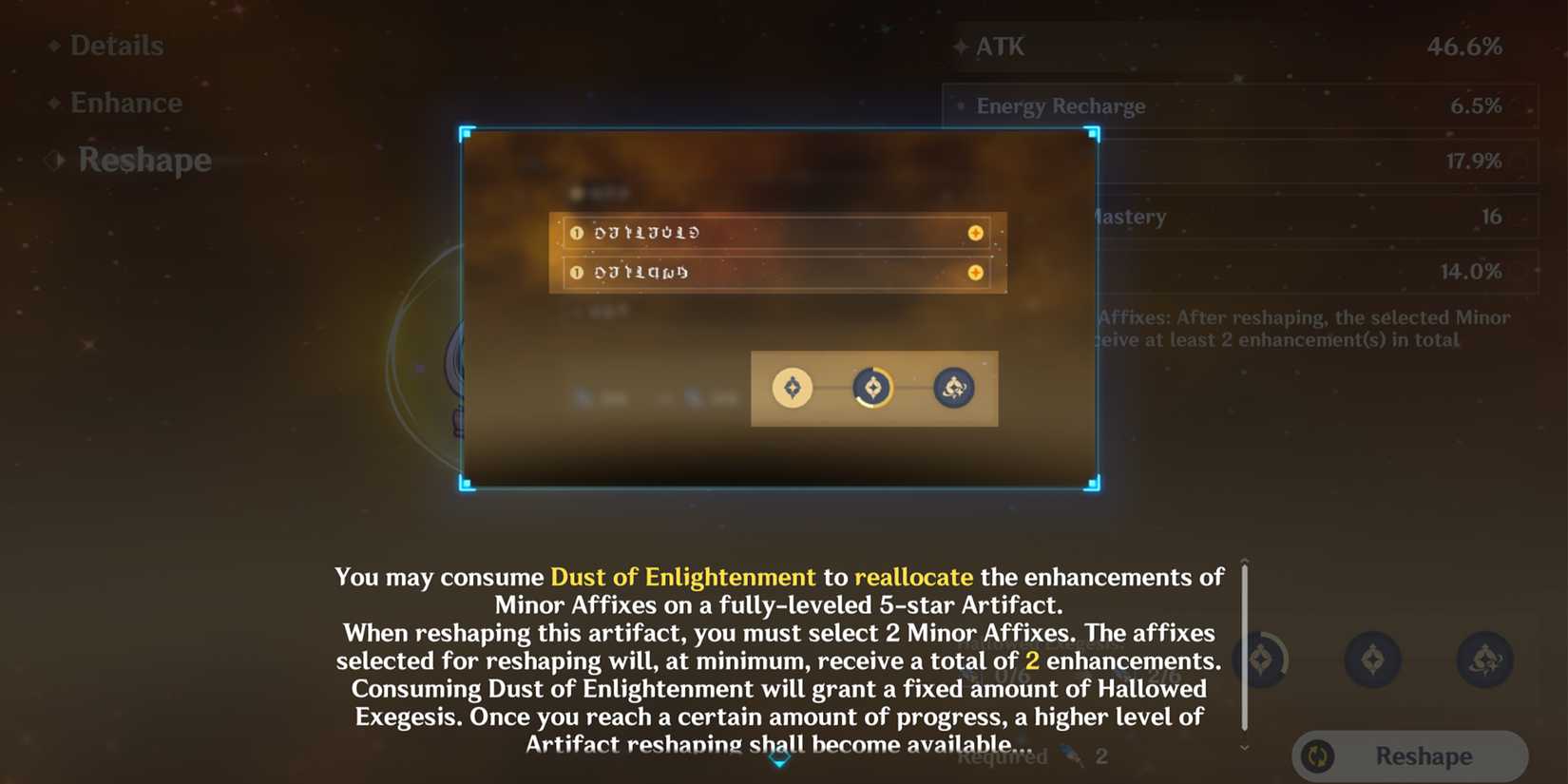Image resolution: width=1568 pixels, height=784 pixels.
Task: Expand the Energy Recharge stat row
Action: pyautogui.click(x=1235, y=106)
